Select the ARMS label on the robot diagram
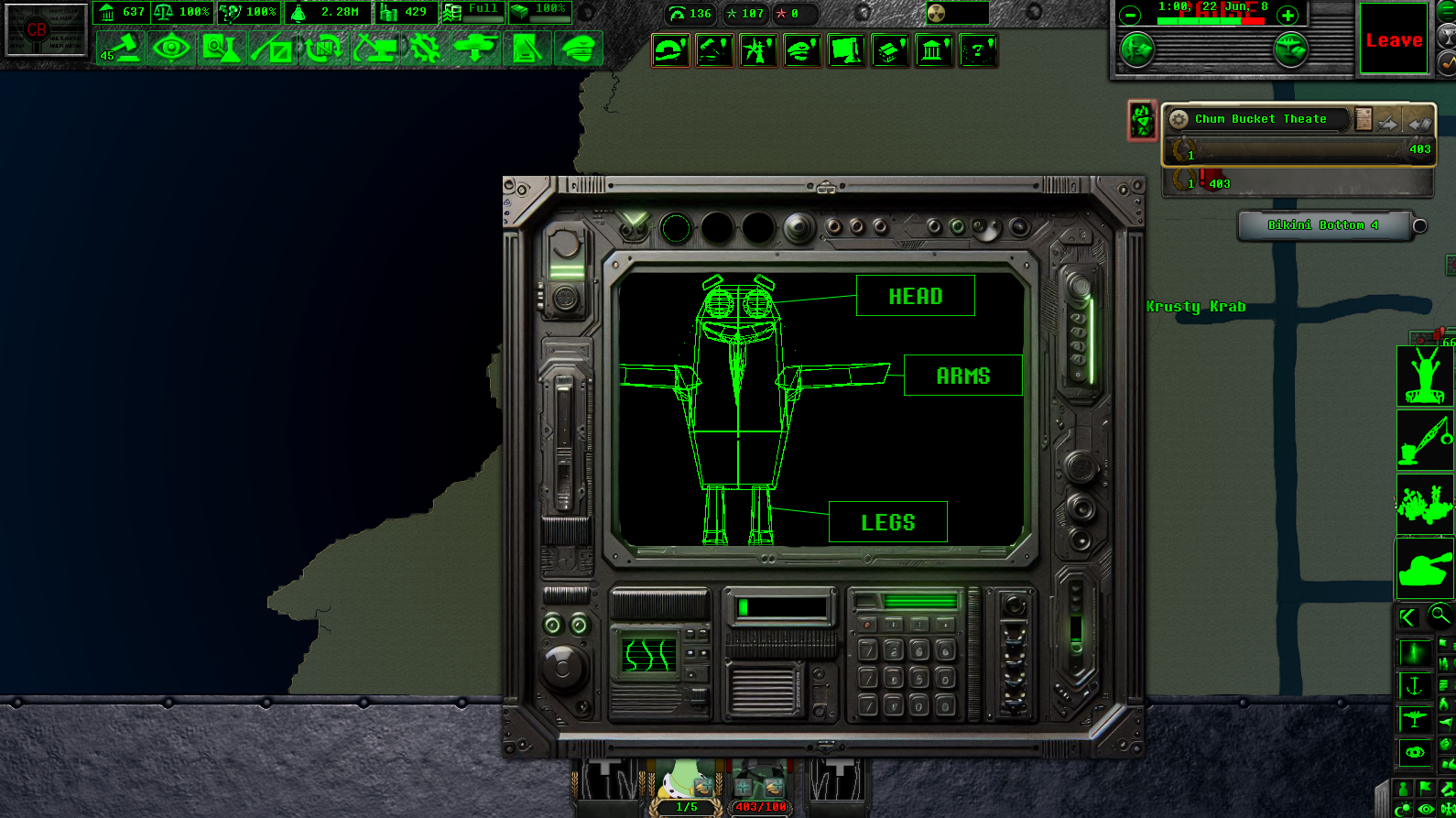Image resolution: width=1456 pixels, height=818 pixels. click(962, 376)
